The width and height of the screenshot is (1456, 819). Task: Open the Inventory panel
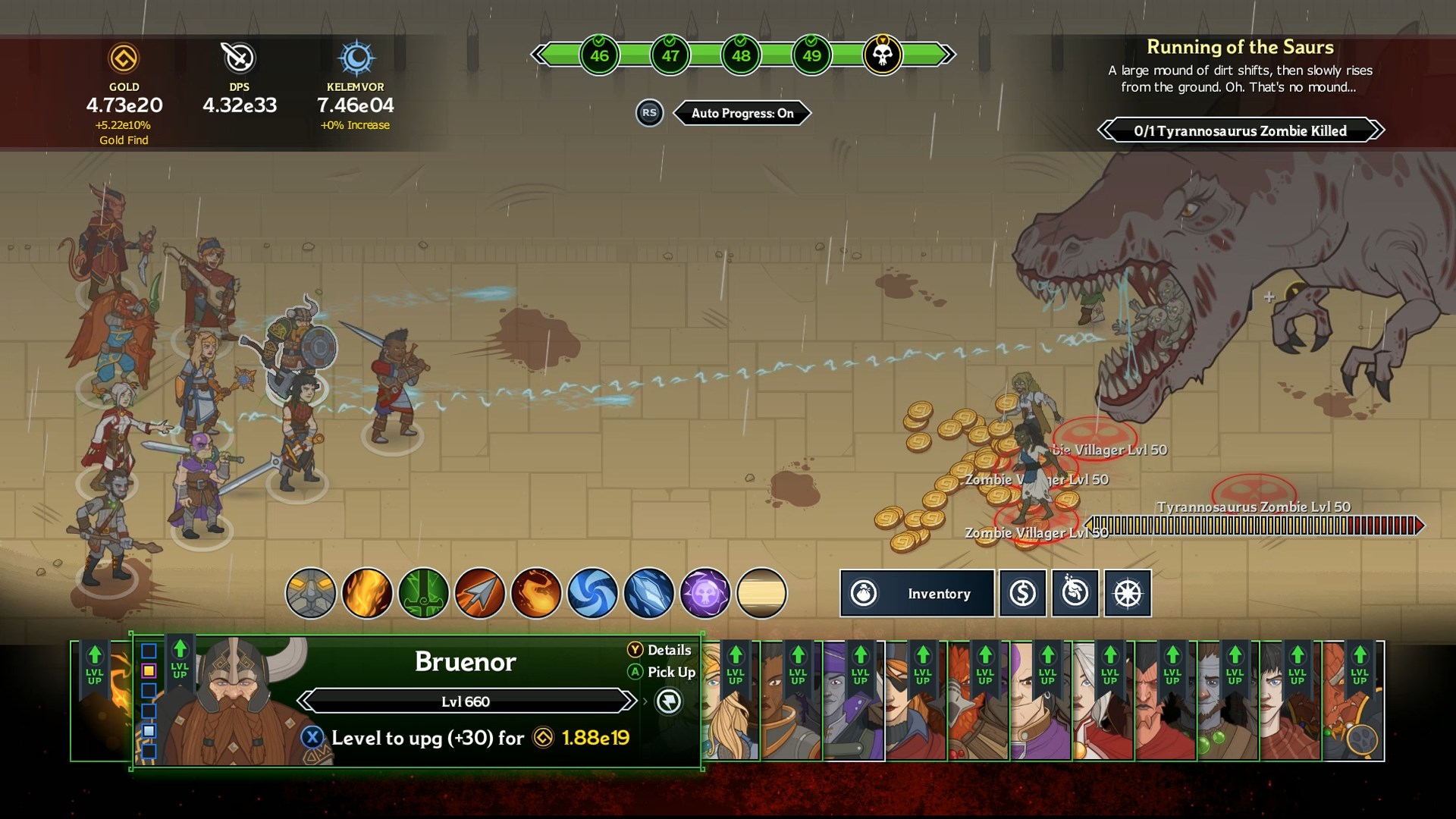click(x=916, y=593)
